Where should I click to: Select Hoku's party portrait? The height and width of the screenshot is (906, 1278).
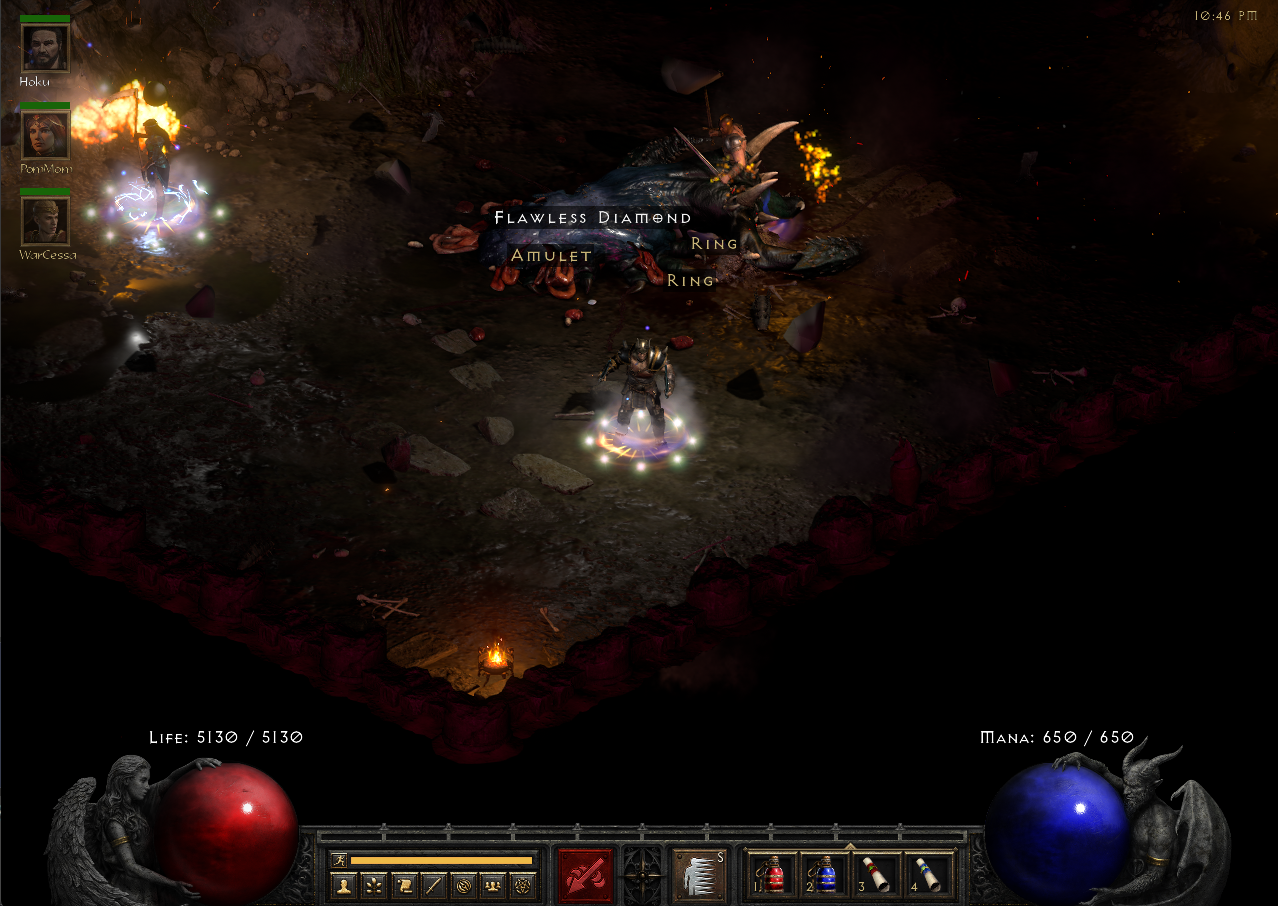(45, 48)
